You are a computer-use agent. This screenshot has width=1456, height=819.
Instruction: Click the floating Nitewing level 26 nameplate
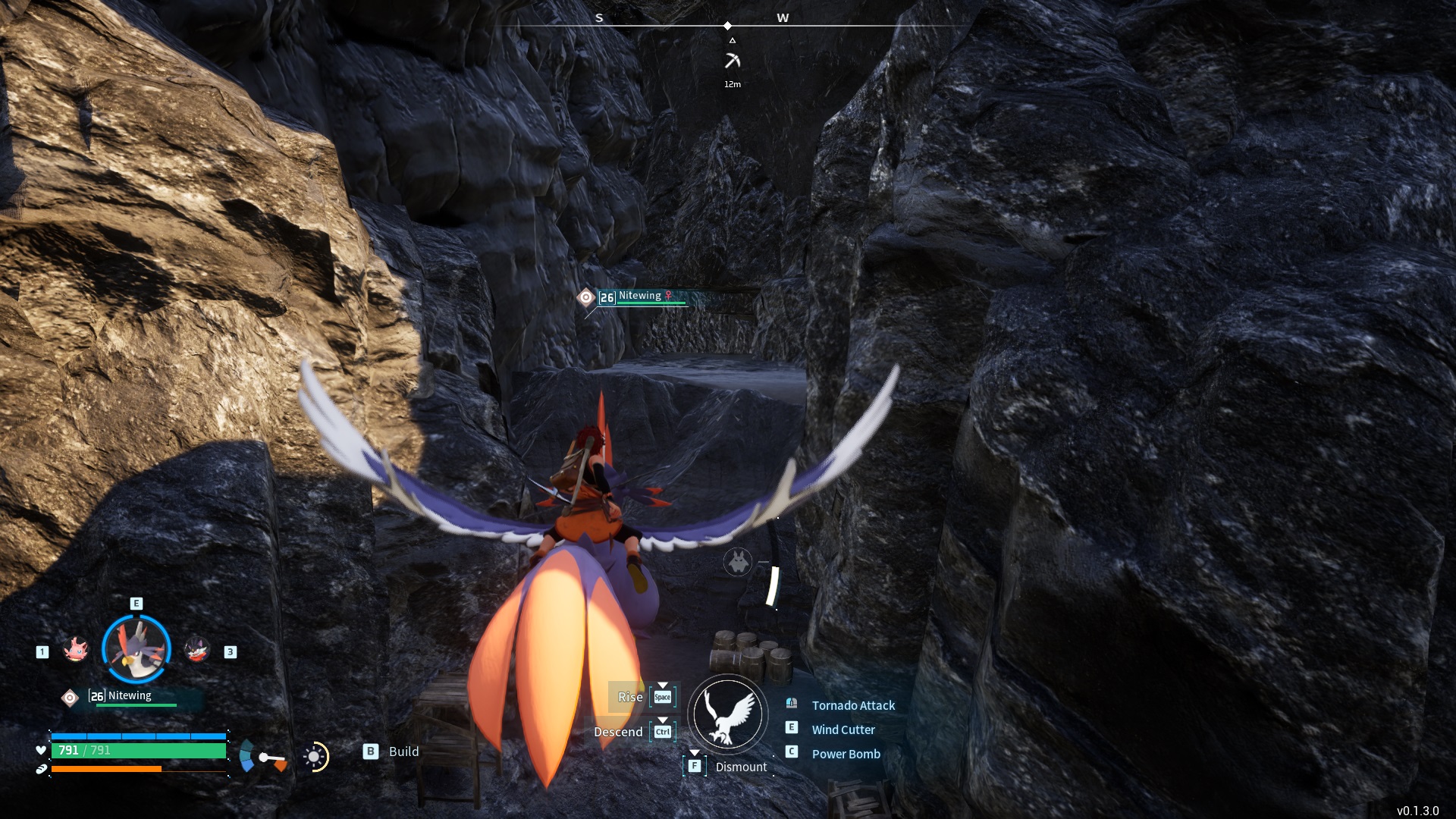[x=641, y=297]
